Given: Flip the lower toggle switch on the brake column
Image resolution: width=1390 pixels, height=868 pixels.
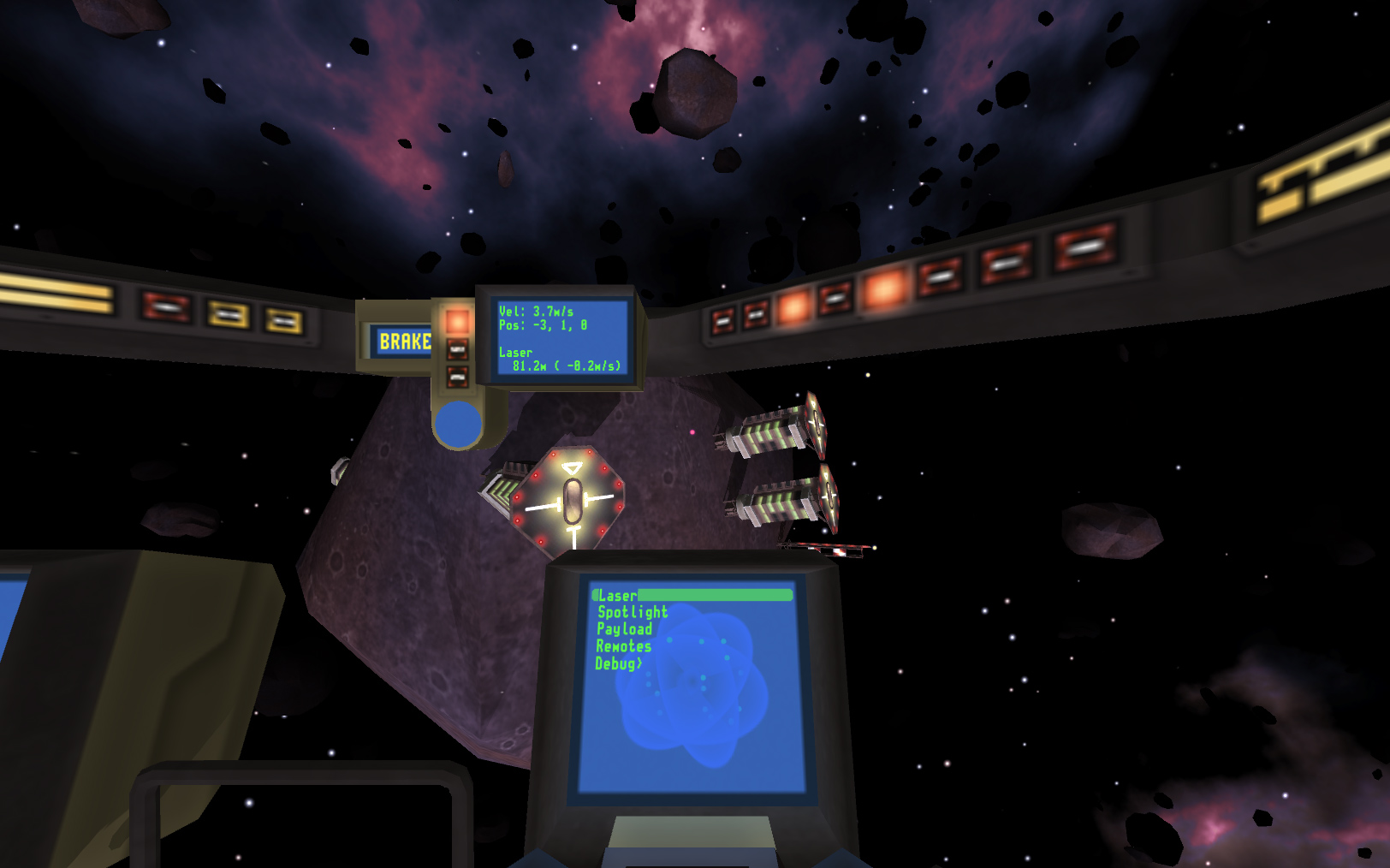Looking at the screenshot, I should [456, 375].
